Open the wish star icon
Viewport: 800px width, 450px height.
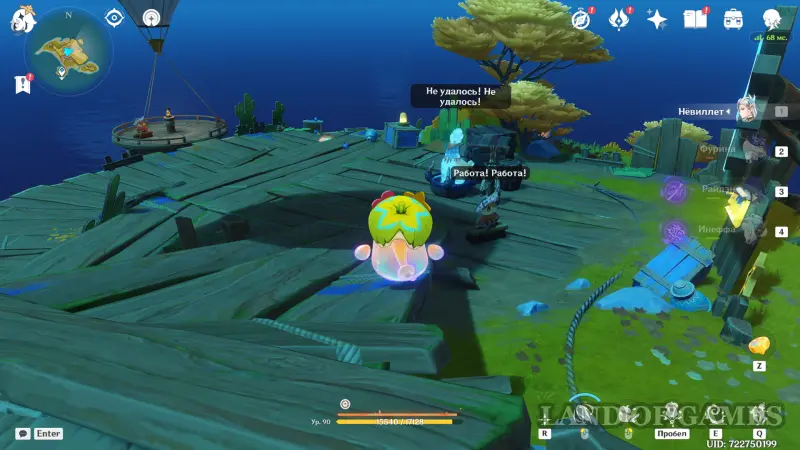[657, 19]
